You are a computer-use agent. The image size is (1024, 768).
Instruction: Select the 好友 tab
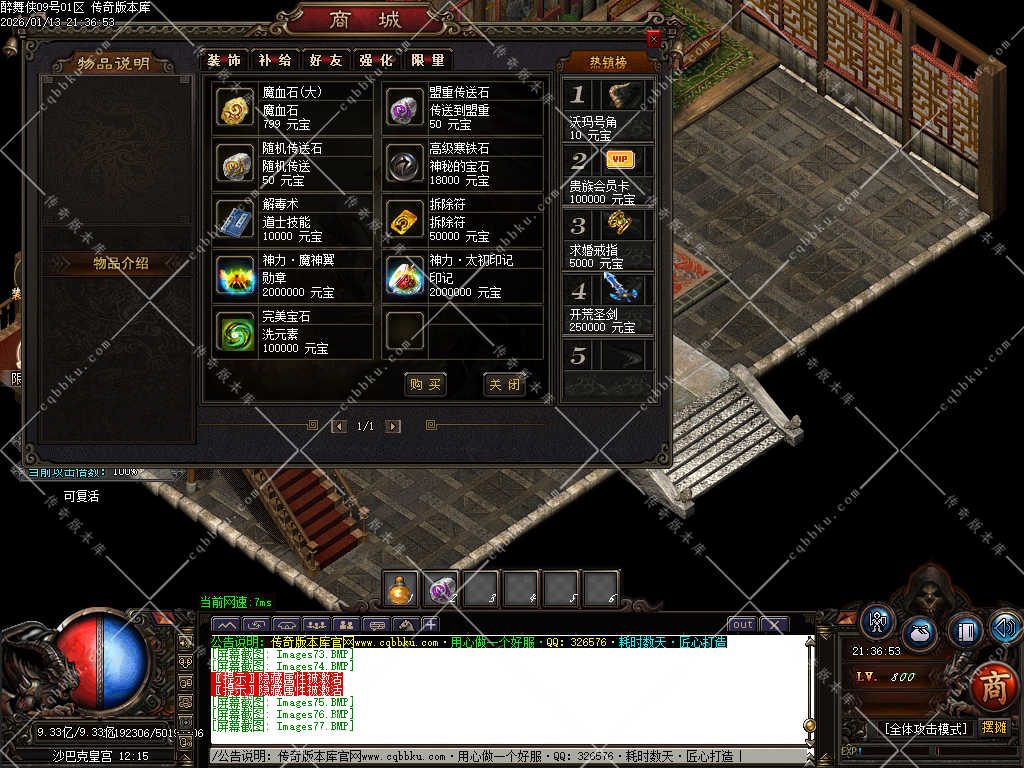click(326, 60)
